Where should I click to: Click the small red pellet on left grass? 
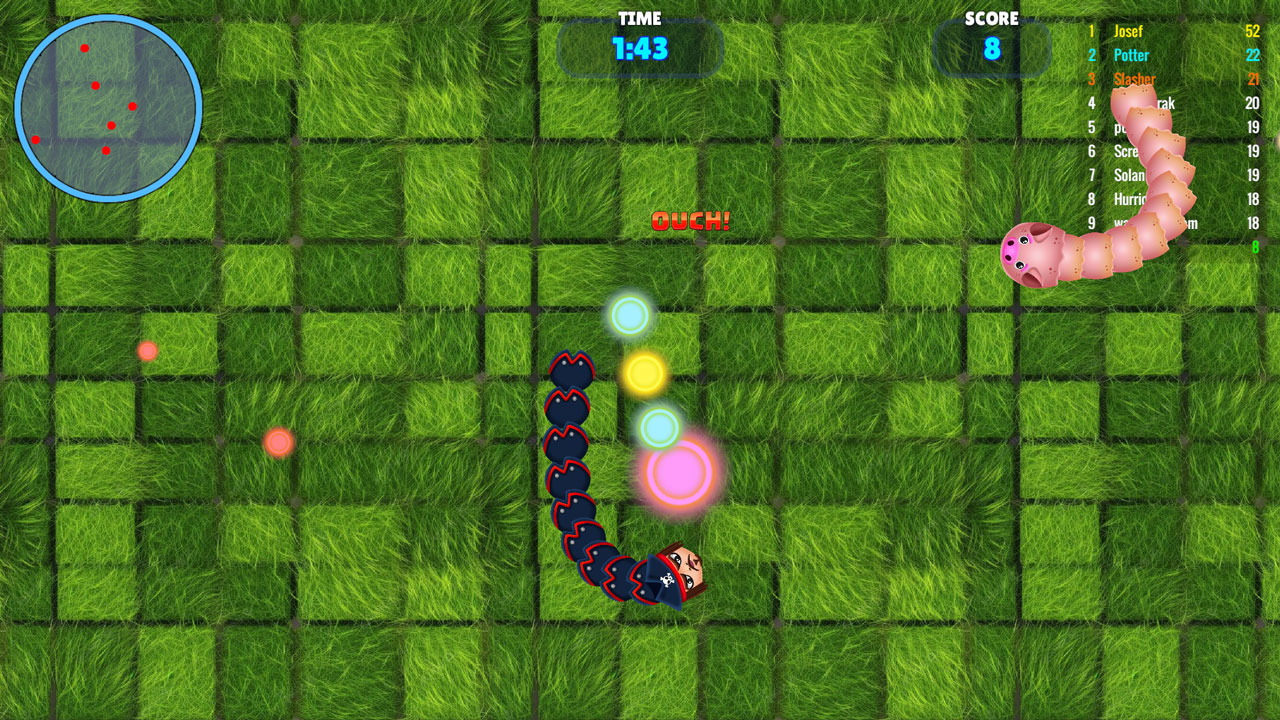(146, 350)
